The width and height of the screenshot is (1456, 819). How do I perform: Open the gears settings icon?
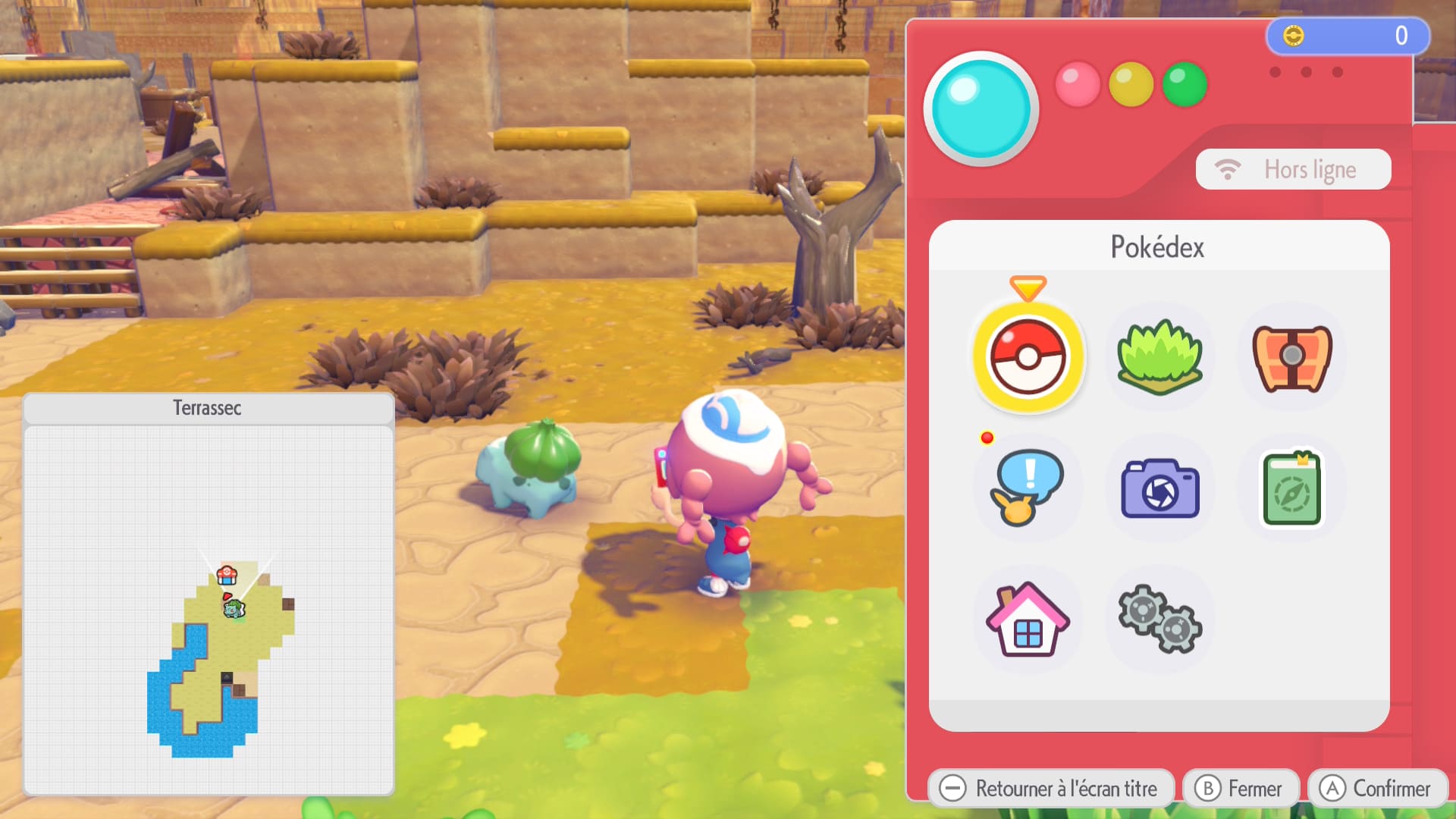coord(1159,620)
